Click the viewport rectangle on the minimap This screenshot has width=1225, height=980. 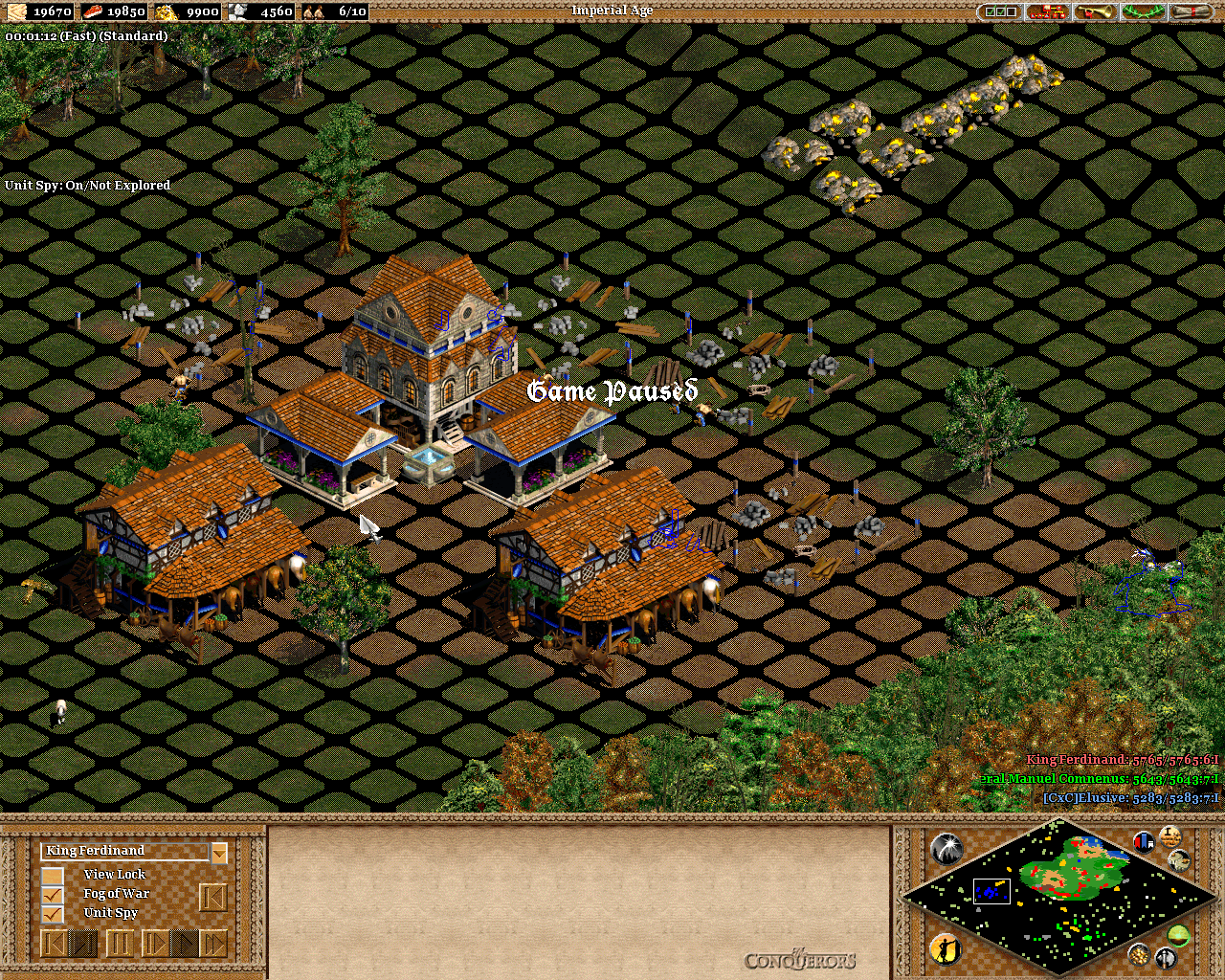point(991,890)
